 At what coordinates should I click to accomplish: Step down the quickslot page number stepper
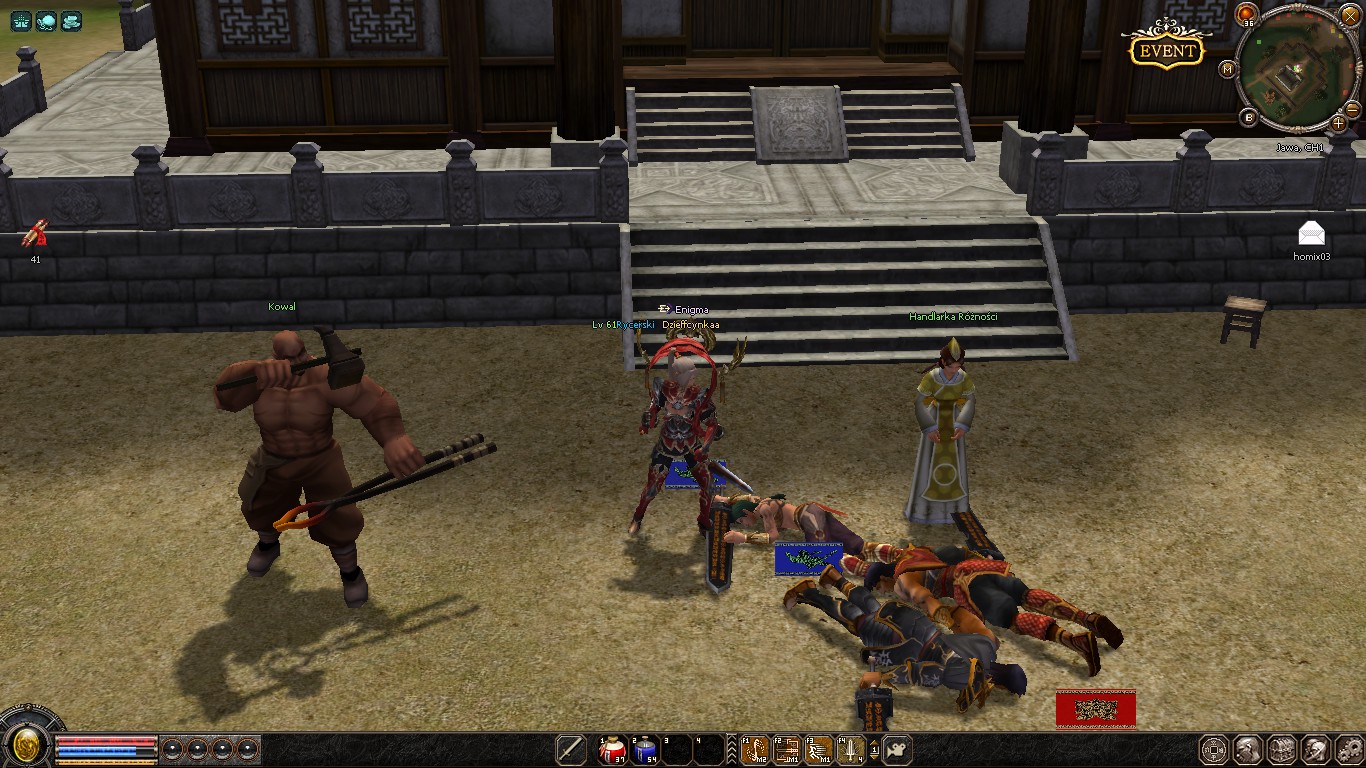pyautogui.click(x=874, y=757)
